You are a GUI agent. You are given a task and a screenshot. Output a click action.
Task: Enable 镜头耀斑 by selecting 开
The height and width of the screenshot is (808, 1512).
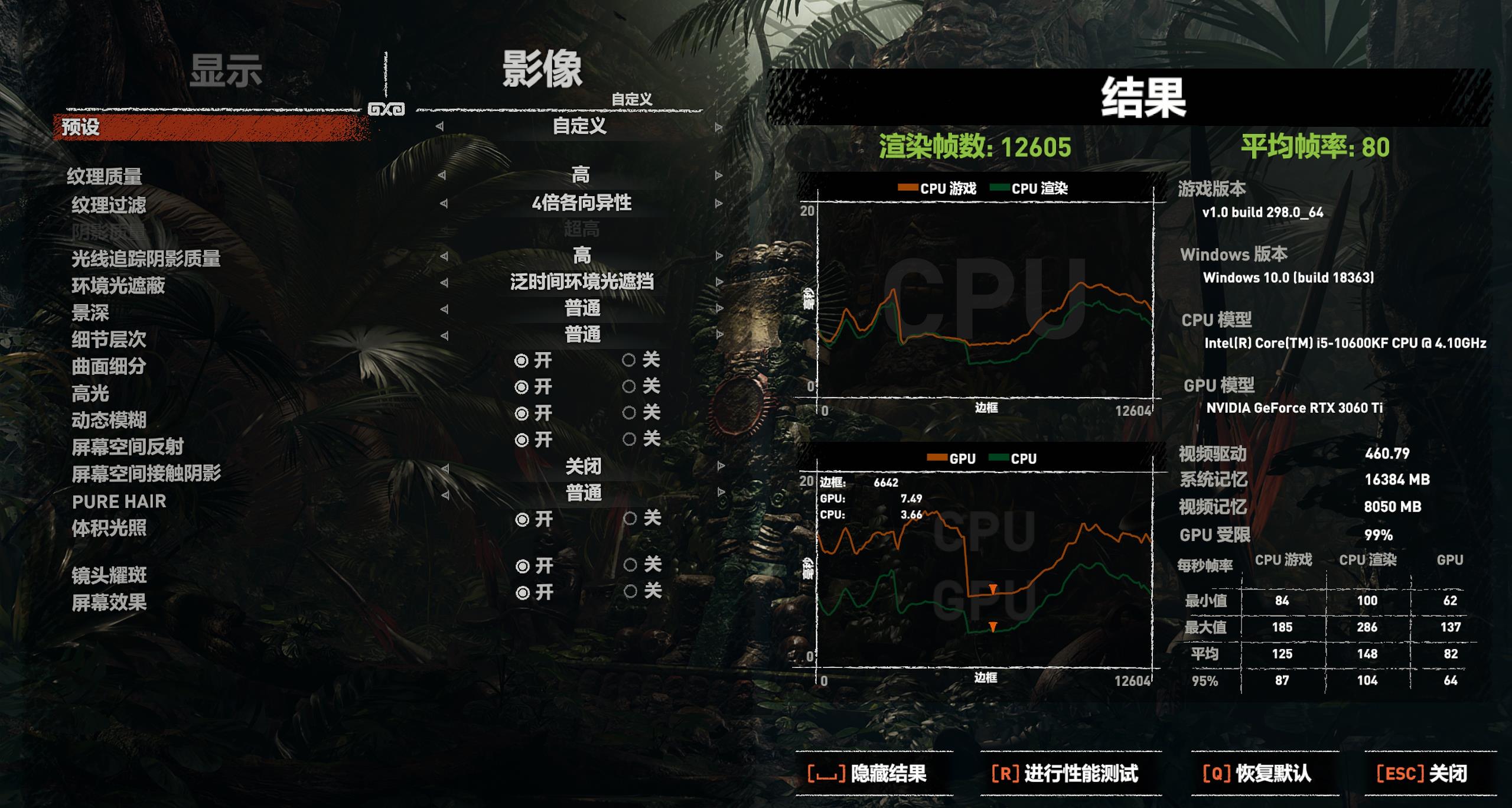pyautogui.click(x=523, y=567)
